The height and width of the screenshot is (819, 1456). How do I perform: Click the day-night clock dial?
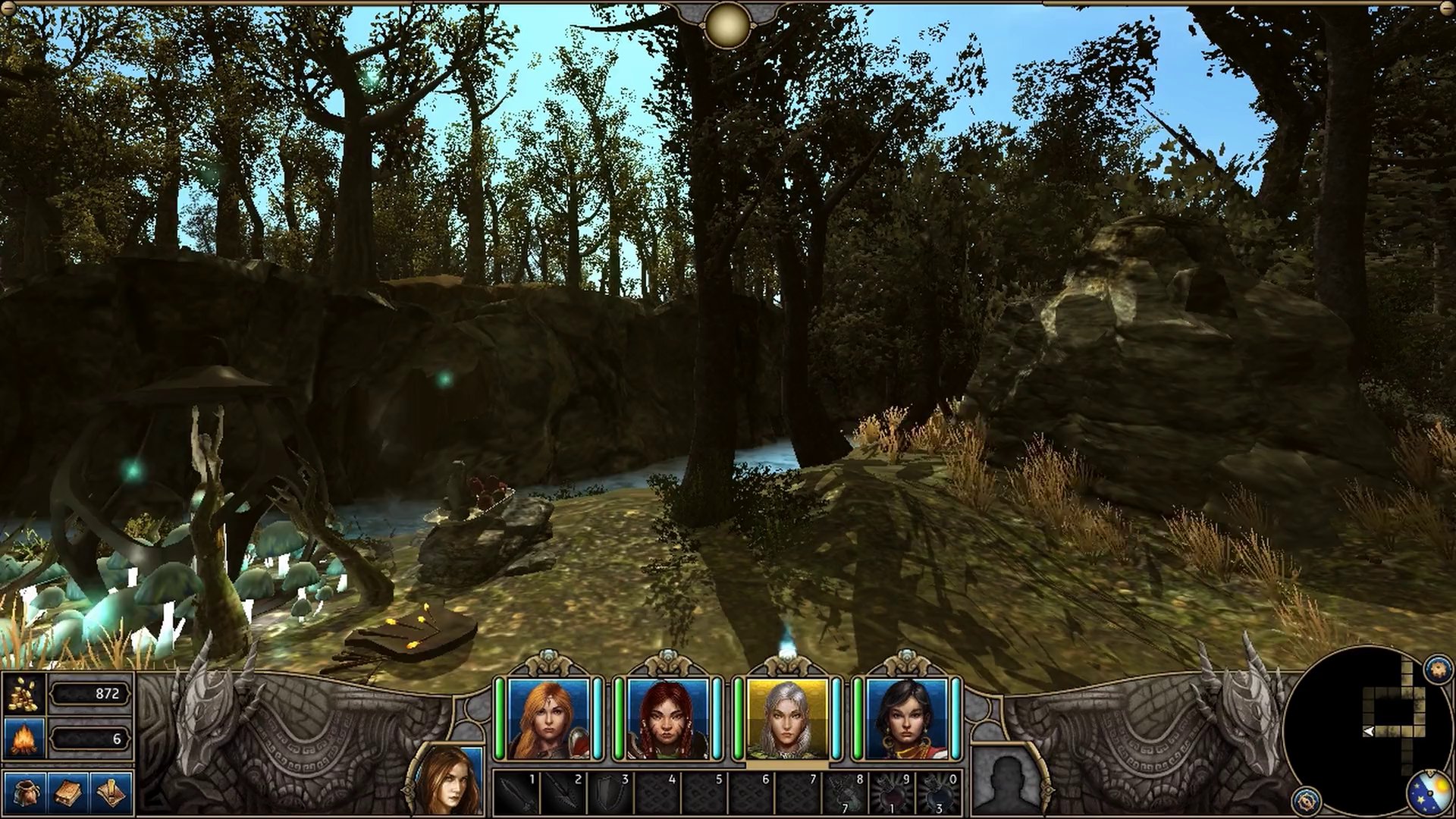[1430, 793]
